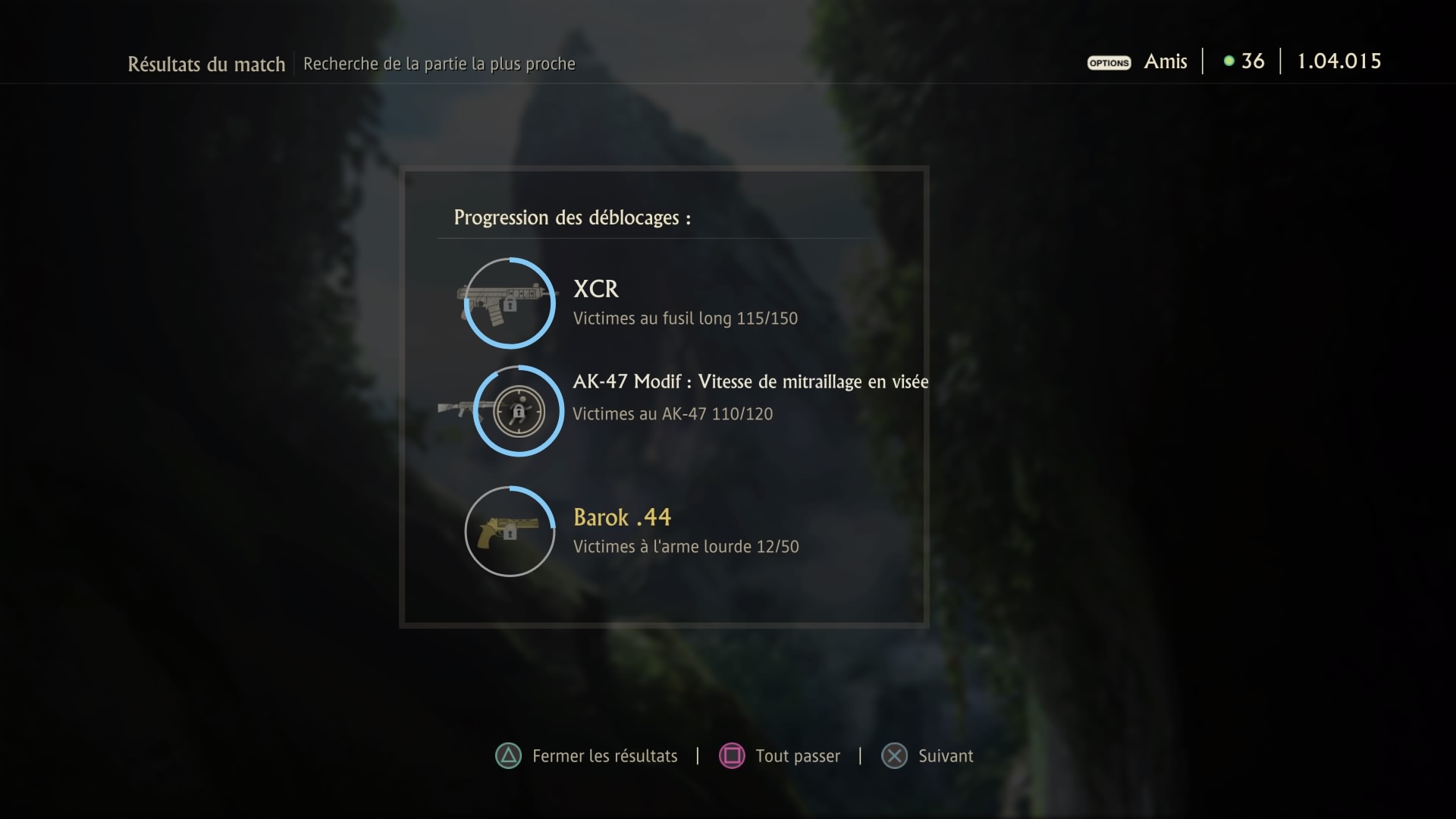This screenshot has height=819, width=1456.
Task: Toggle the Barok .44 progress ring
Action: click(509, 532)
